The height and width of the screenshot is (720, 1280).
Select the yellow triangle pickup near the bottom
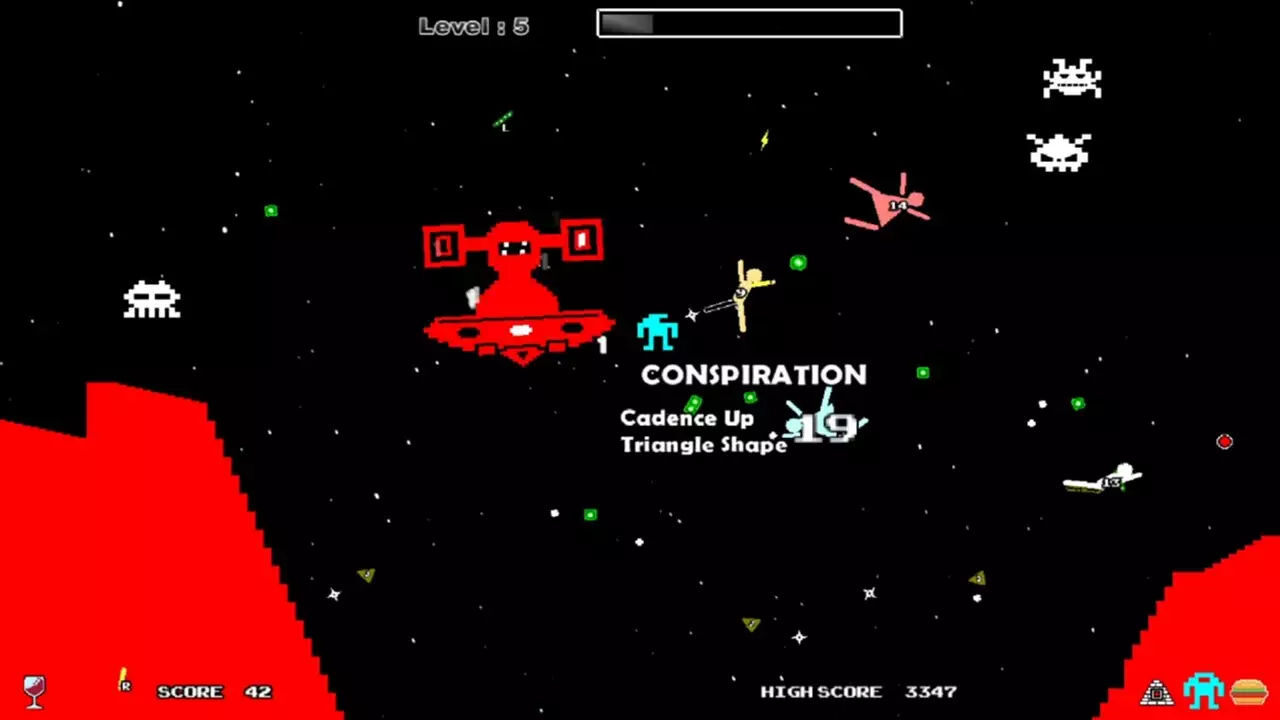(364, 577)
